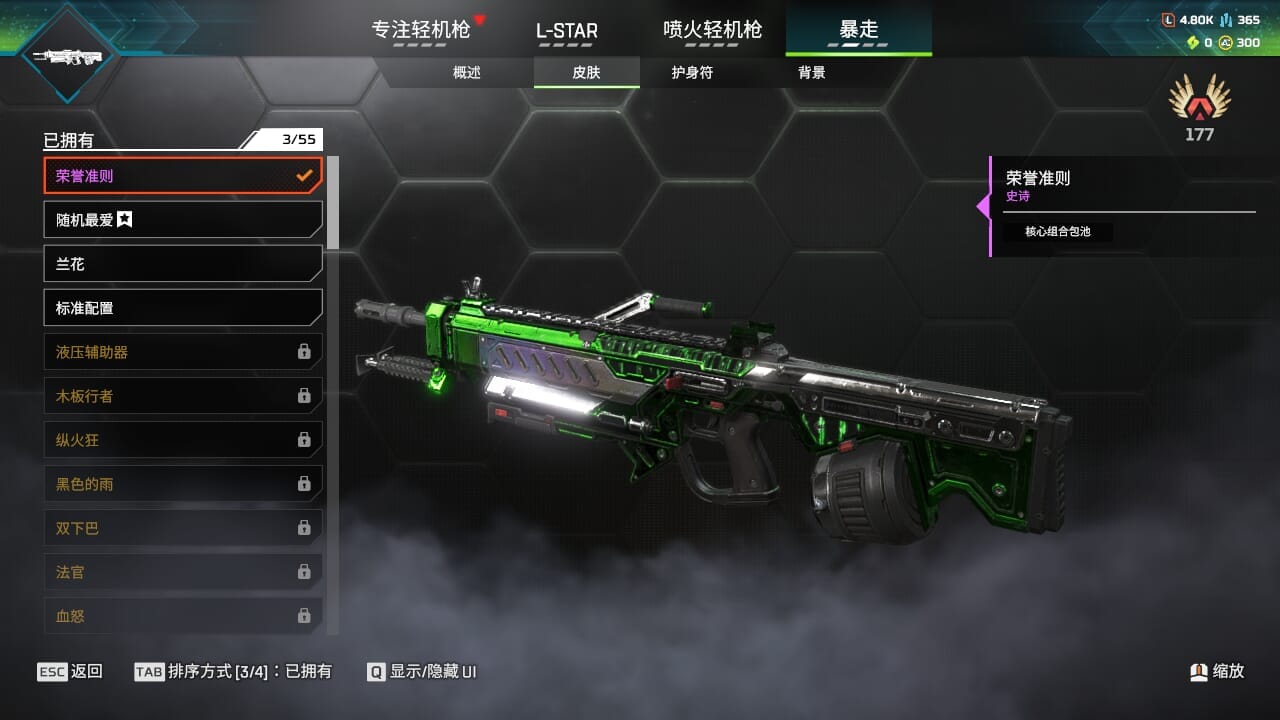Open the 概述 sub-tab

(467, 73)
